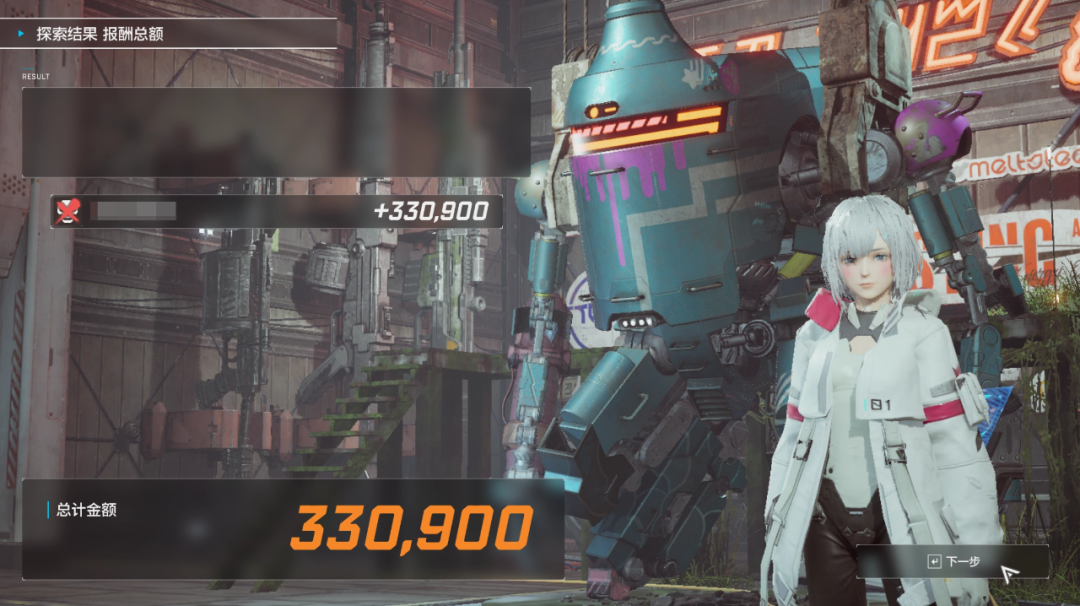Select the +330,900 reward row

click(x=276, y=211)
